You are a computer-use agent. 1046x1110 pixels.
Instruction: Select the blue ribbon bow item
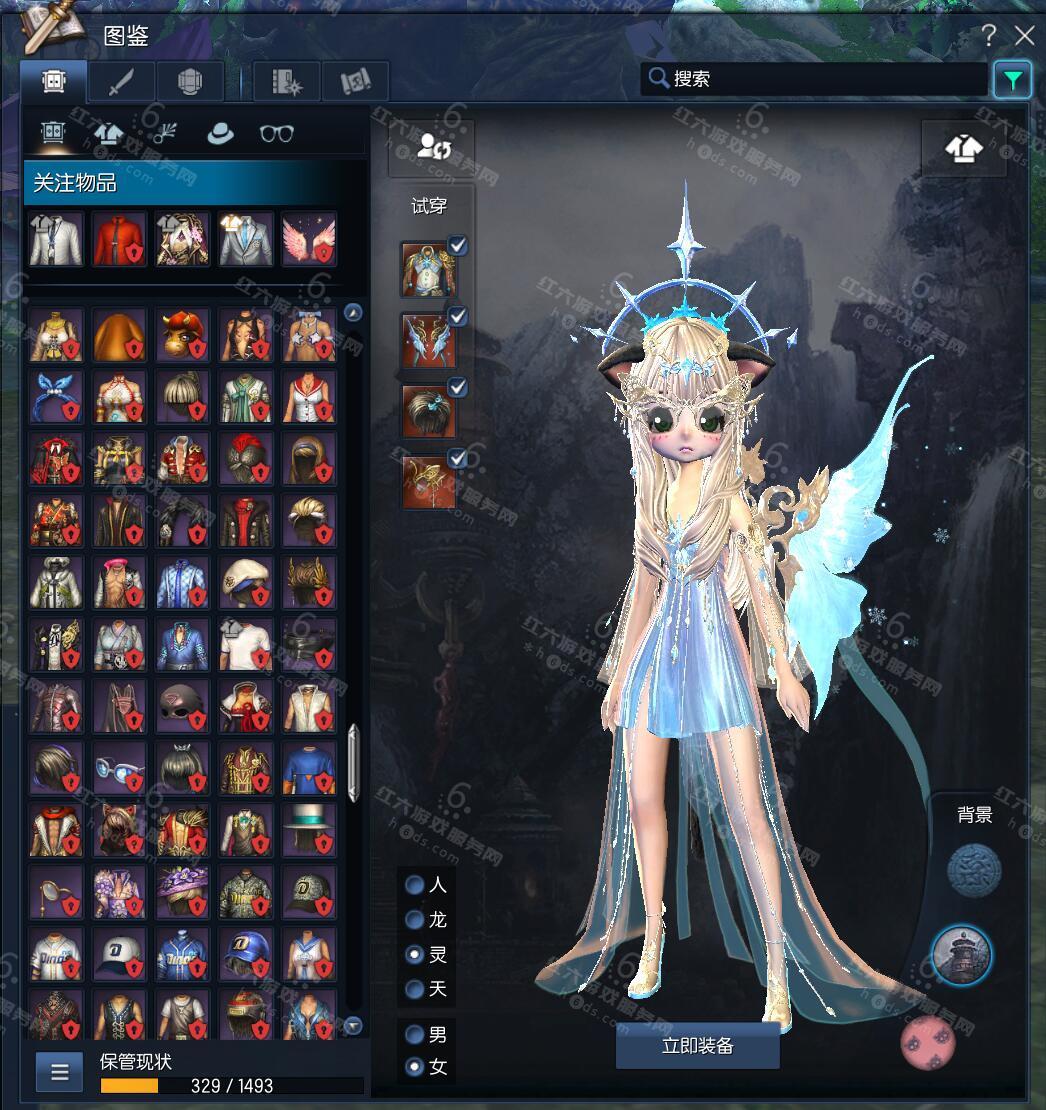[56, 397]
